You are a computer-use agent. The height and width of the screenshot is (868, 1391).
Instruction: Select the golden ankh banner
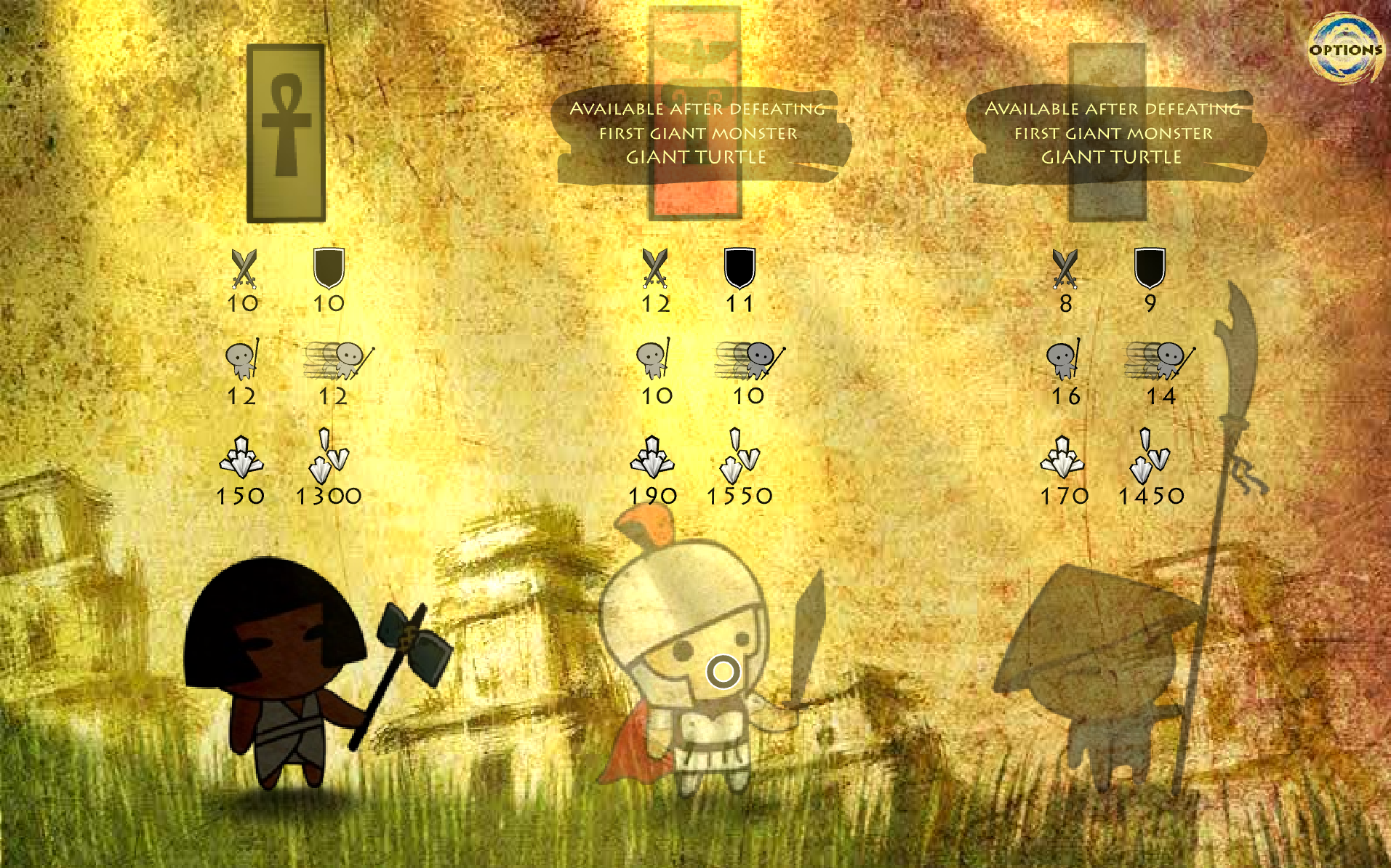pyautogui.click(x=286, y=133)
